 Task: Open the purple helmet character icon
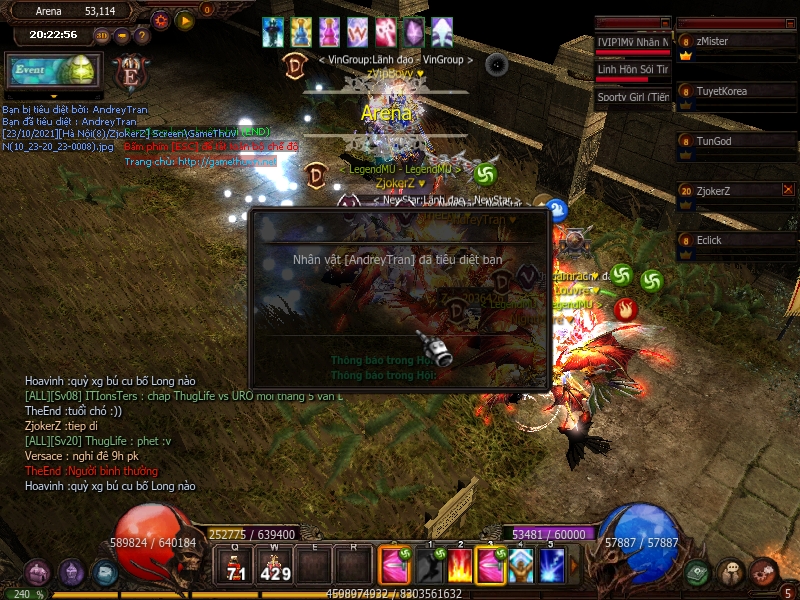[x=71, y=573]
